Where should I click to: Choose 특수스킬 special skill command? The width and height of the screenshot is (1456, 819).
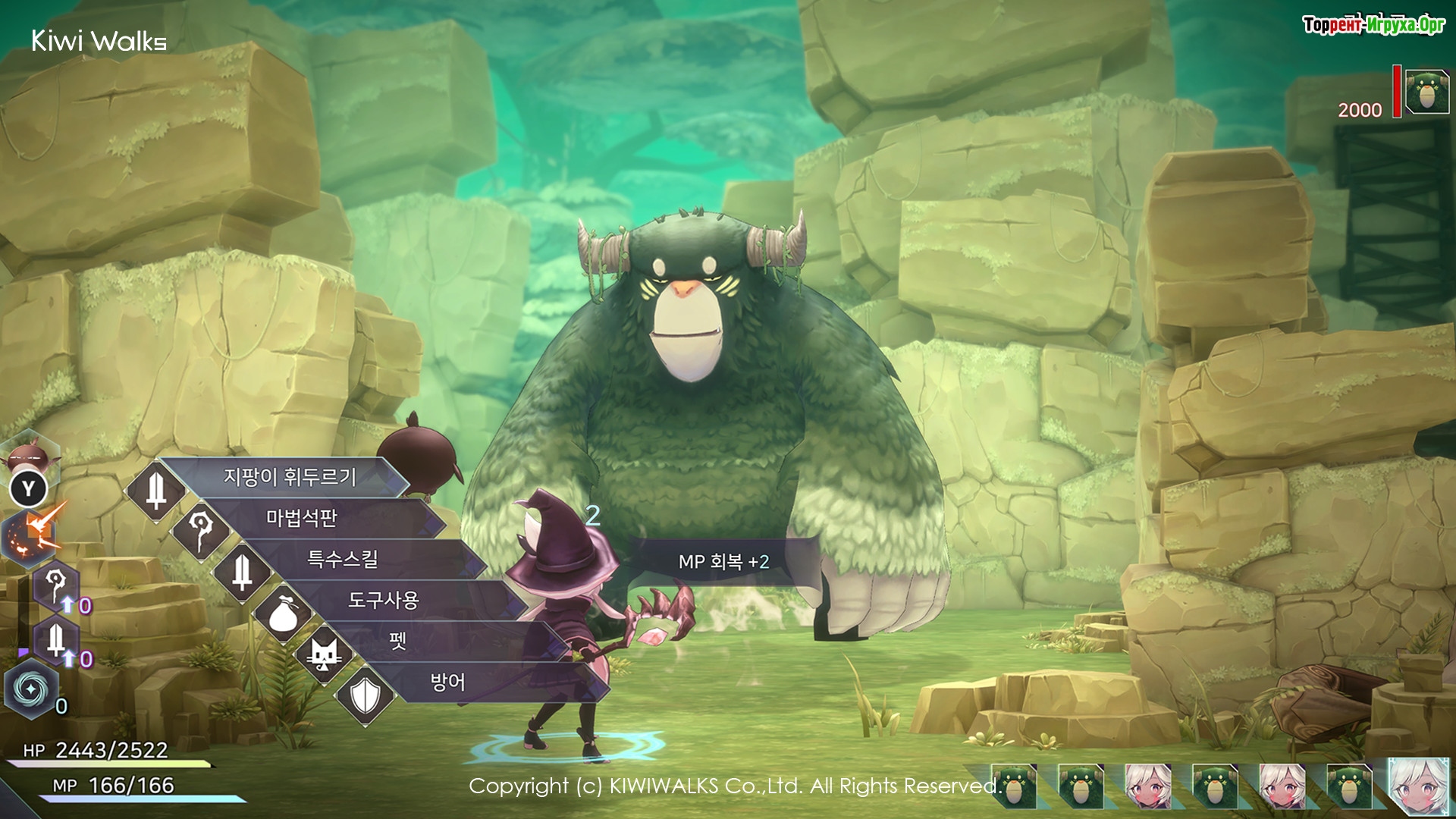point(342,560)
